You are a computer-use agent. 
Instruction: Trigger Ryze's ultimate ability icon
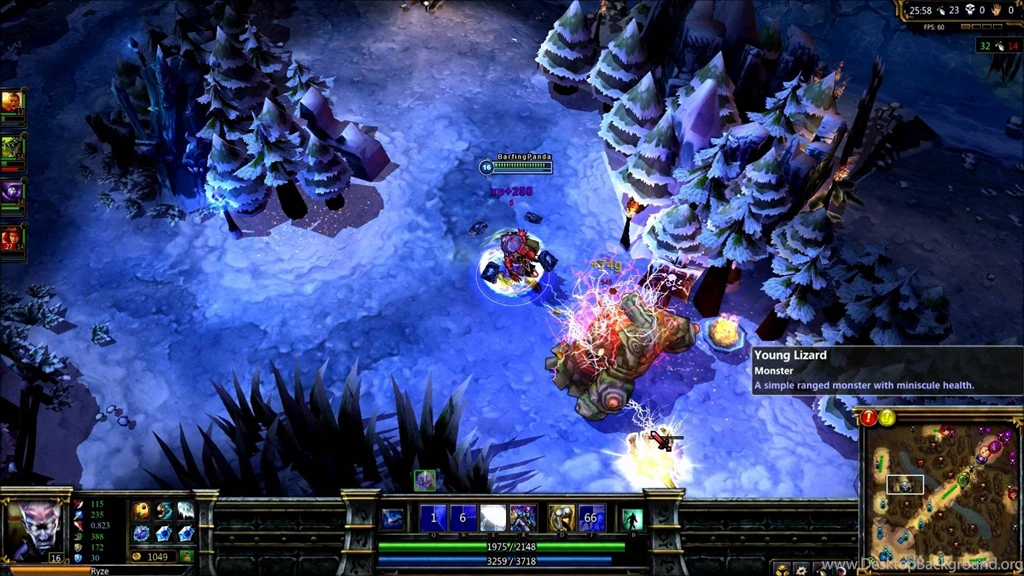522,517
